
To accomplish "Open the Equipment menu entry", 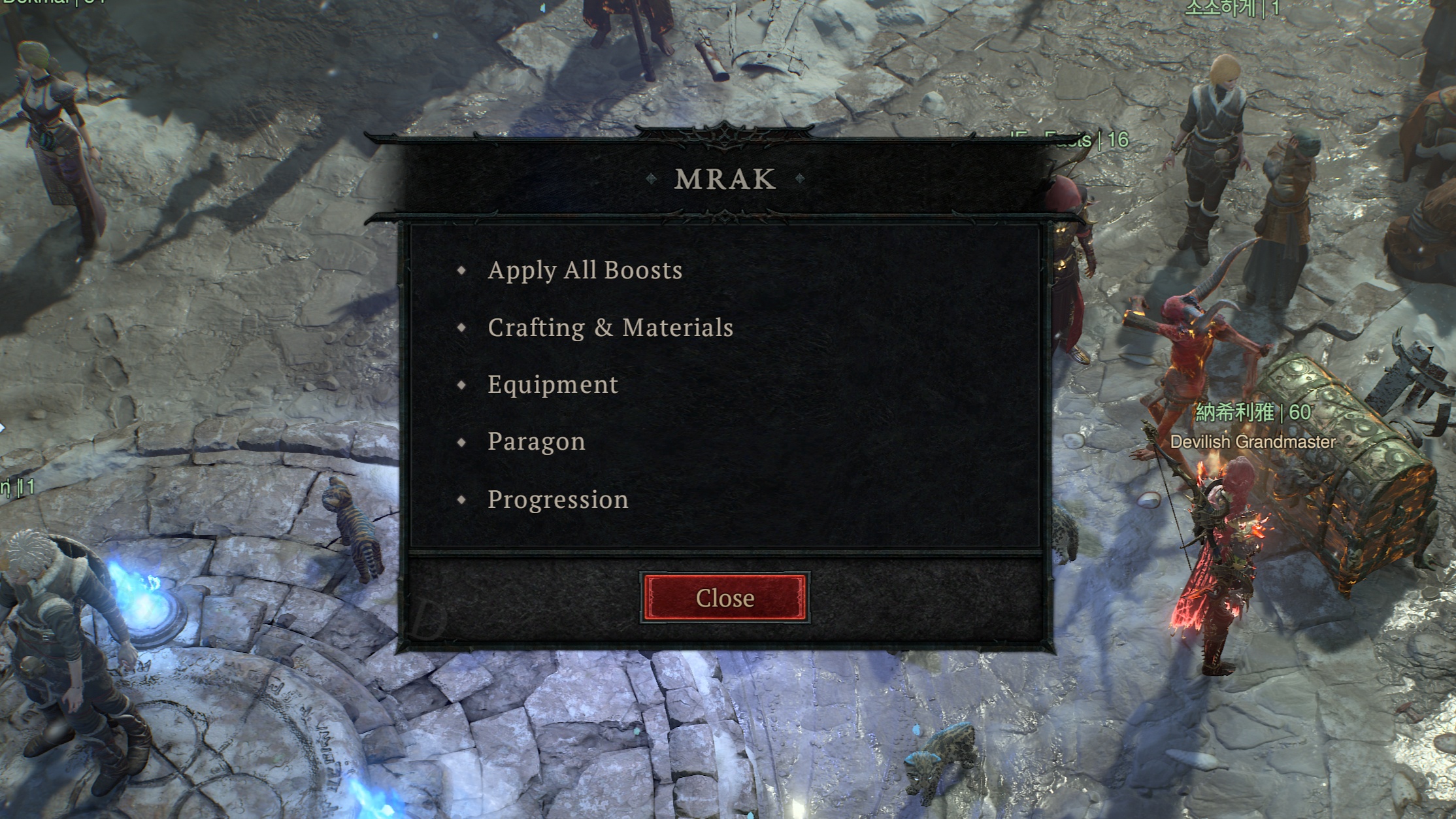I will (552, 385).
